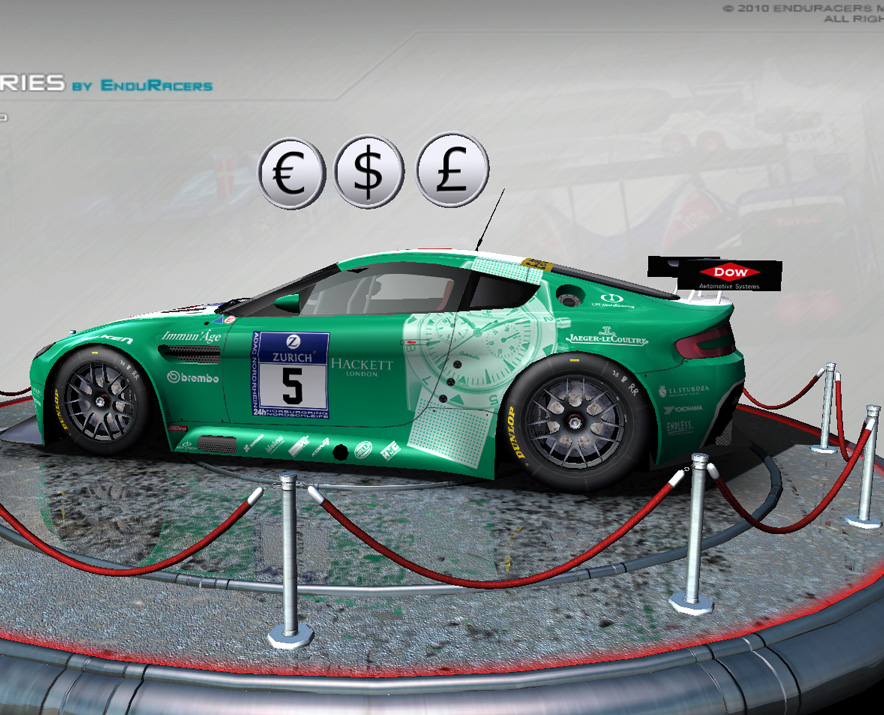The width and height of the screenshot is (884, 715).
Task: Switch to the Pound currency button
Action: point(452,170)
